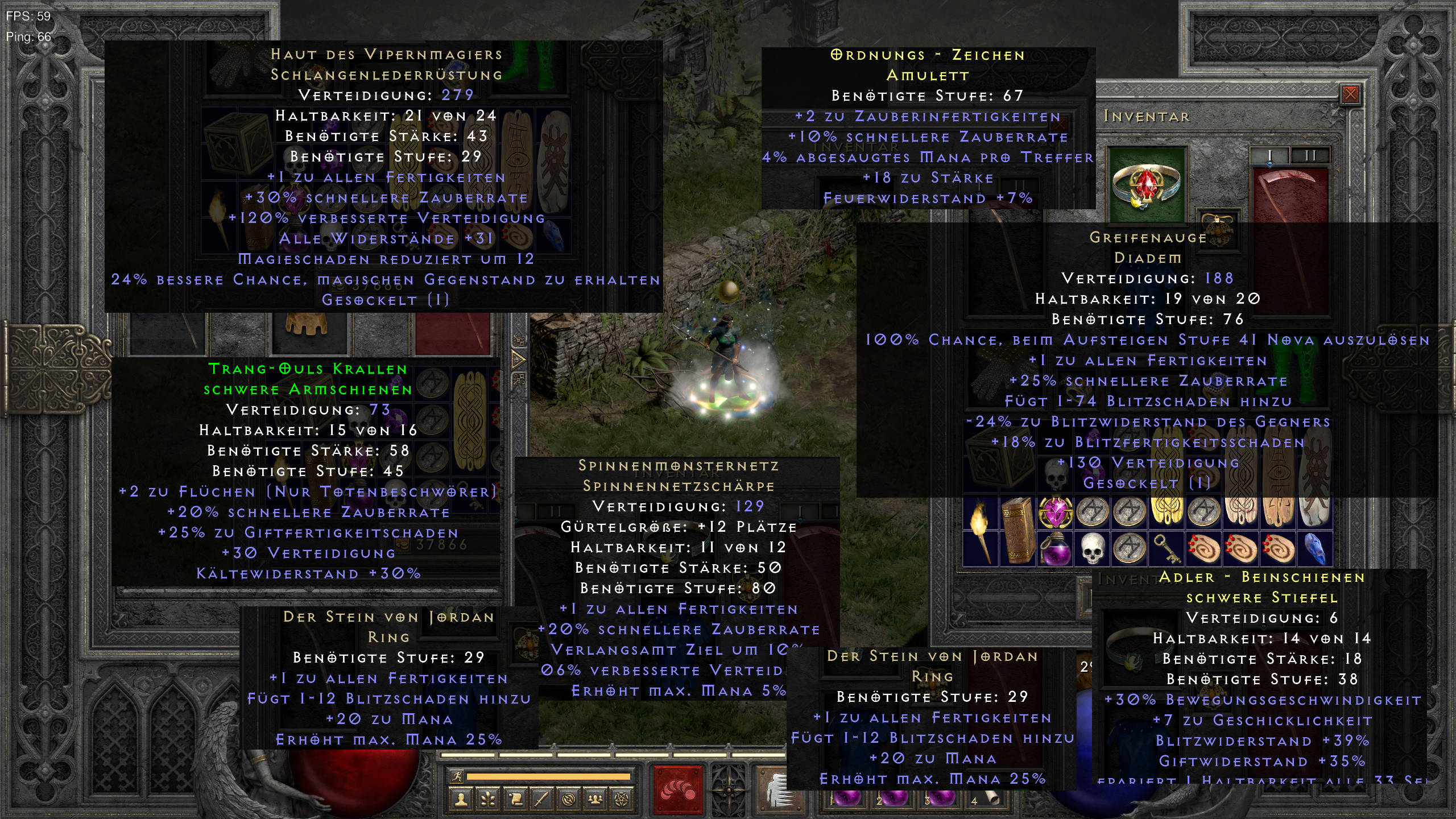Open the party screen people icon
The height and width of the screenshot is (819, 1456).
point(595,800)
